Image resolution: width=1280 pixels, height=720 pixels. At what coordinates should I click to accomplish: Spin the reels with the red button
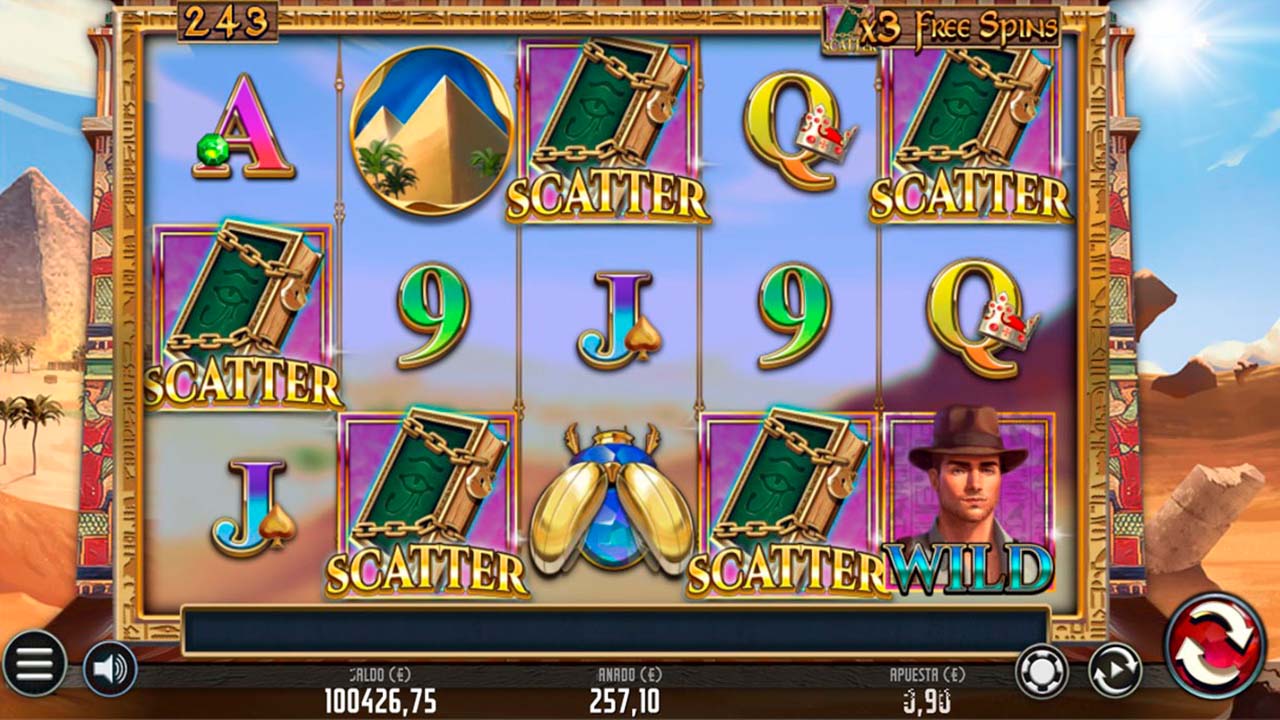click(x=1214, y=646)
